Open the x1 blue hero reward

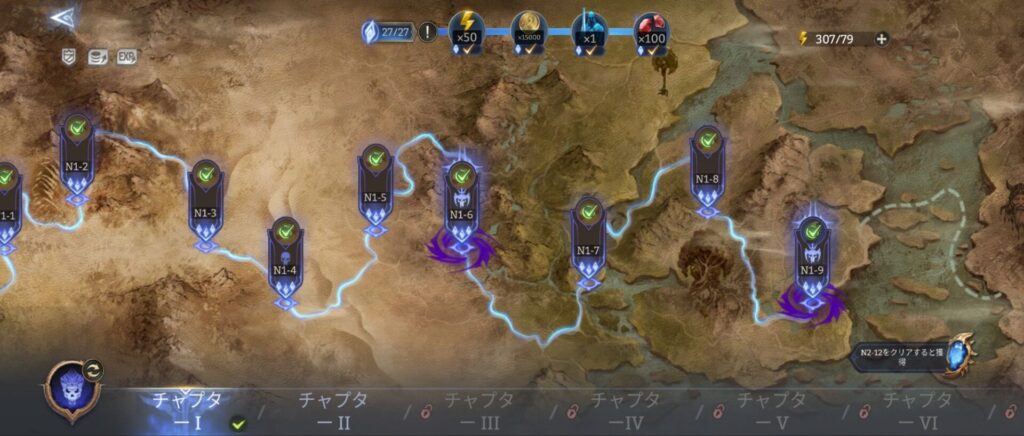[589, 30]
